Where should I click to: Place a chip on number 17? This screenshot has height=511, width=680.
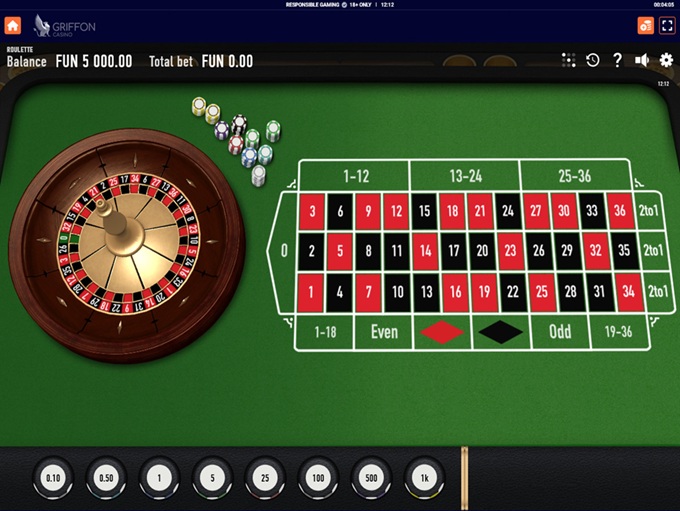tap(453, 250)
